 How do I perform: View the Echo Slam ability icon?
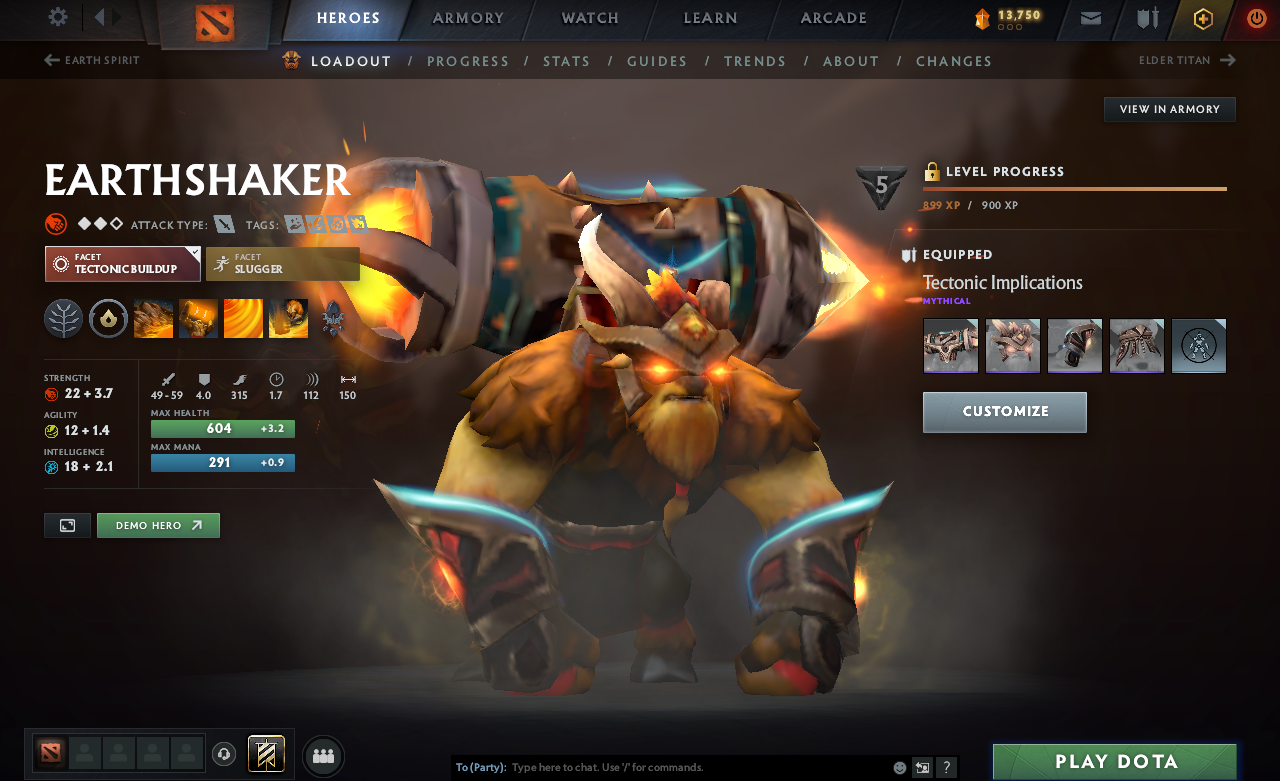[x=288, y=318]
